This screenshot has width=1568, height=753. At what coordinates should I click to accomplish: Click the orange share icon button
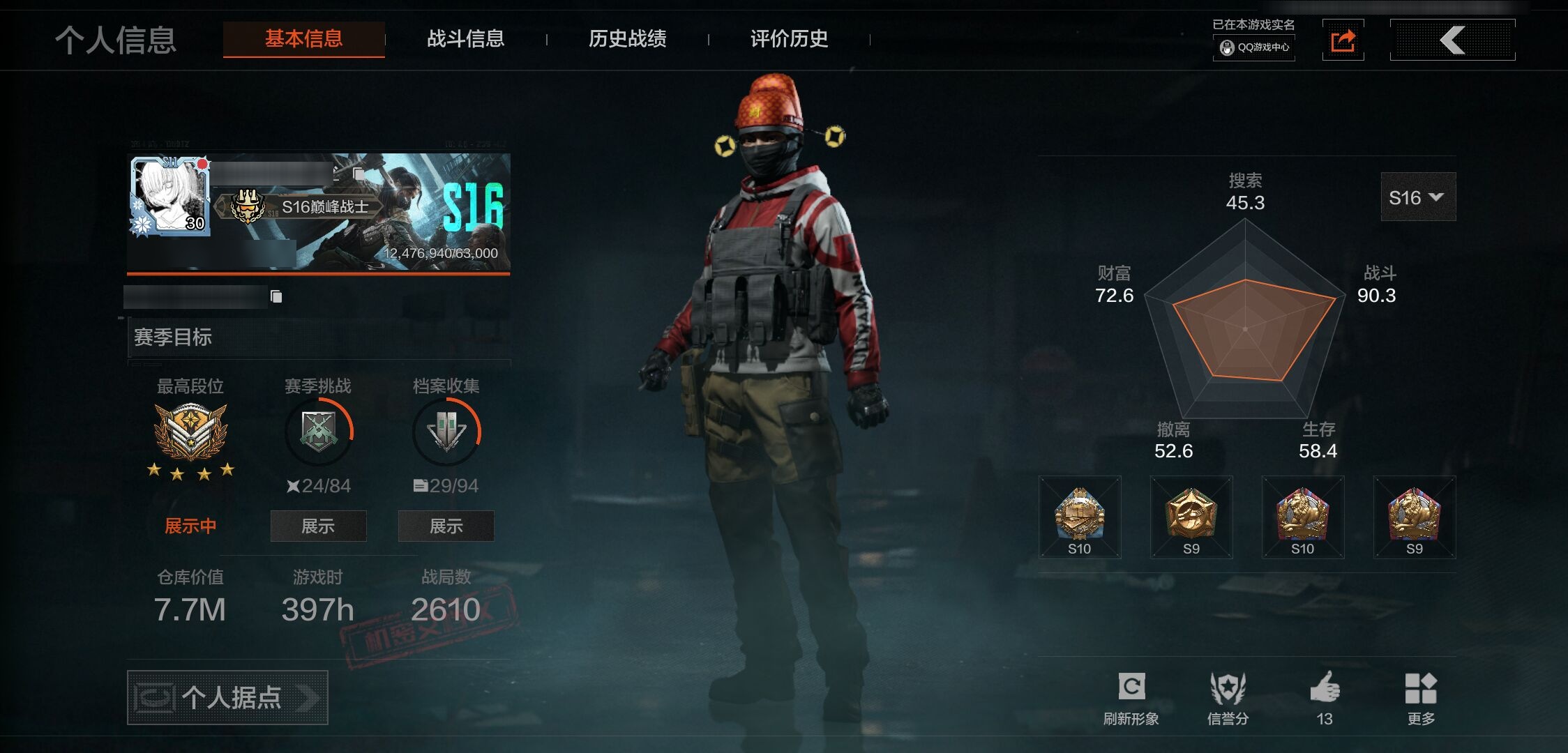pos(1343,40)
